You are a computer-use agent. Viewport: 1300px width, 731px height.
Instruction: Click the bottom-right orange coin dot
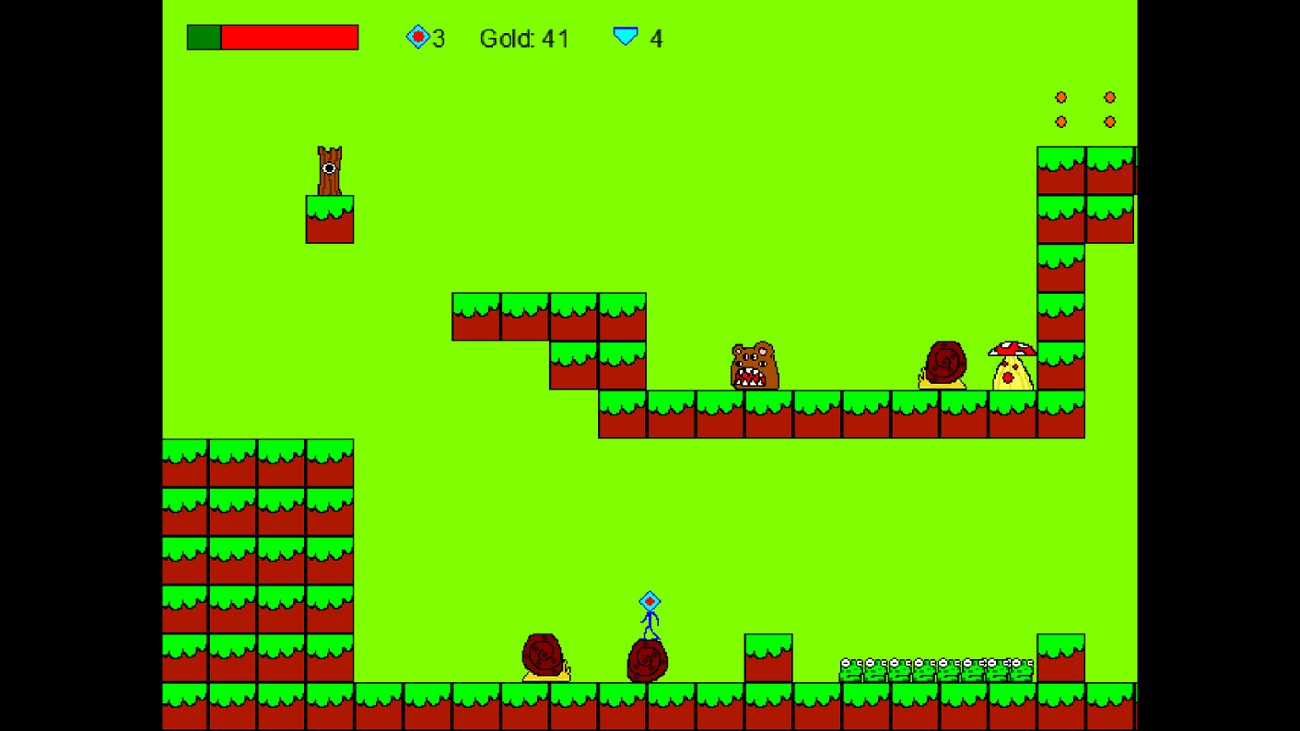point(1111,123)
